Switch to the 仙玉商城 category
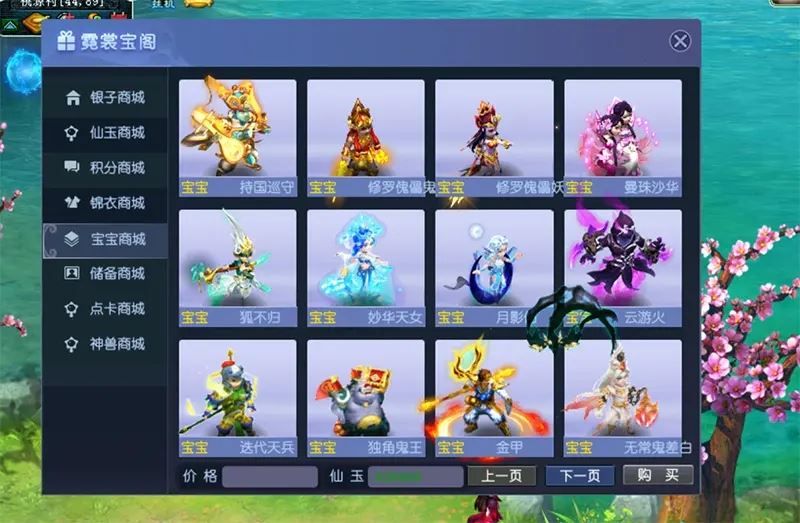The width and height of the screenshot is (800, 523). (x=105, y=133)
